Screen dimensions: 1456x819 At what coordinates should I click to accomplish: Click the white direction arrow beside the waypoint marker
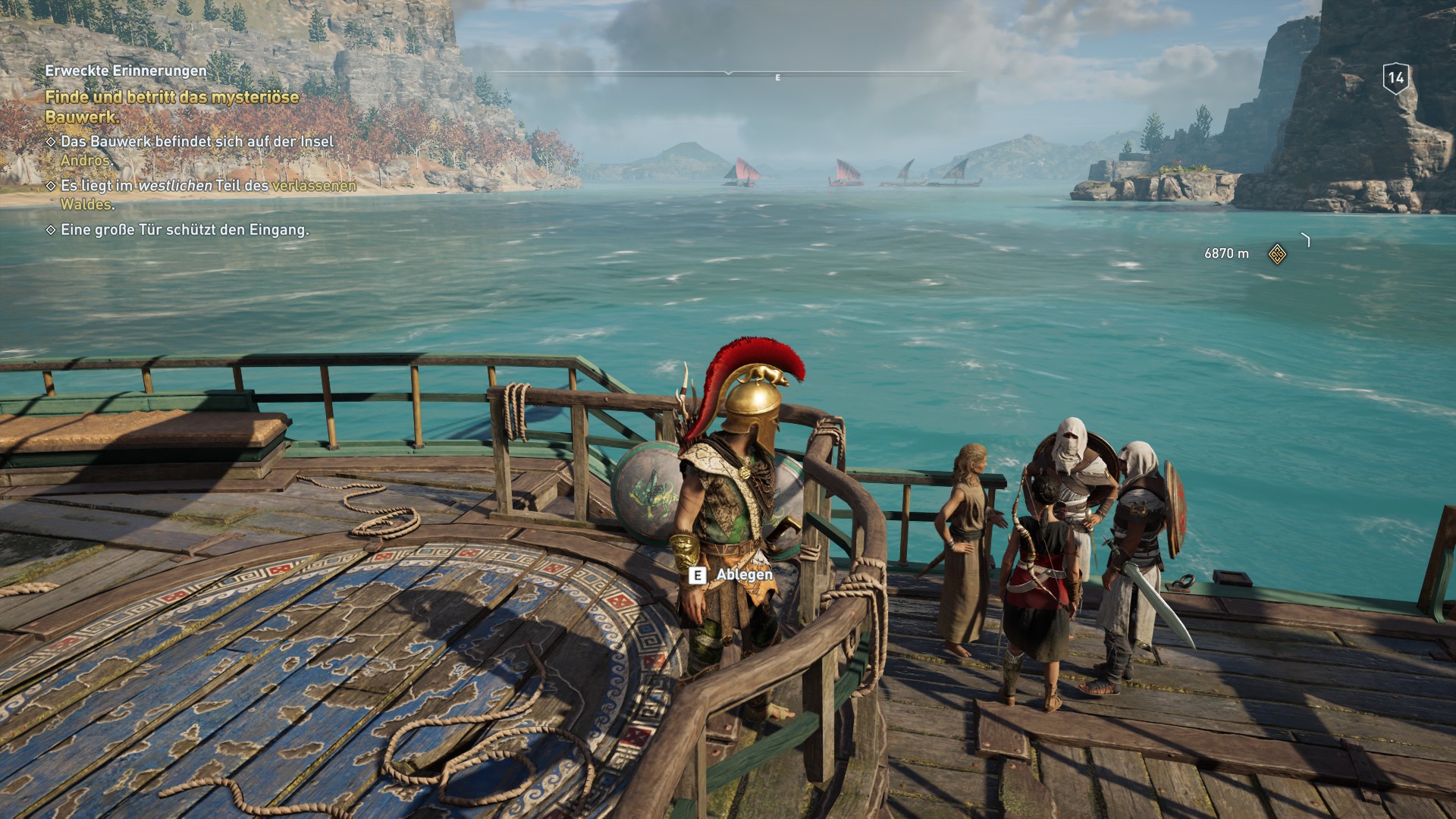(x=1306, y=240)
